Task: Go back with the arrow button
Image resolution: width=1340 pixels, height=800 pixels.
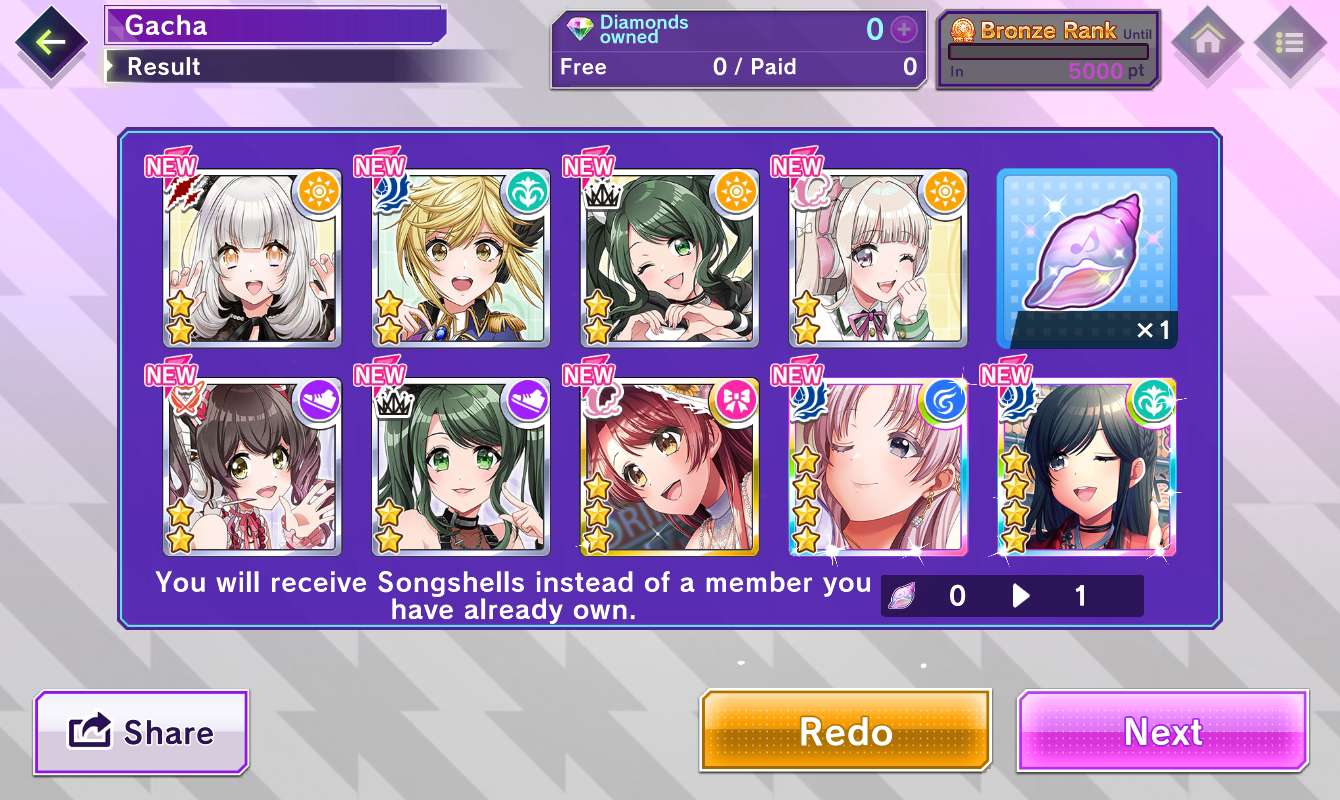Action: tap(50, 42)
